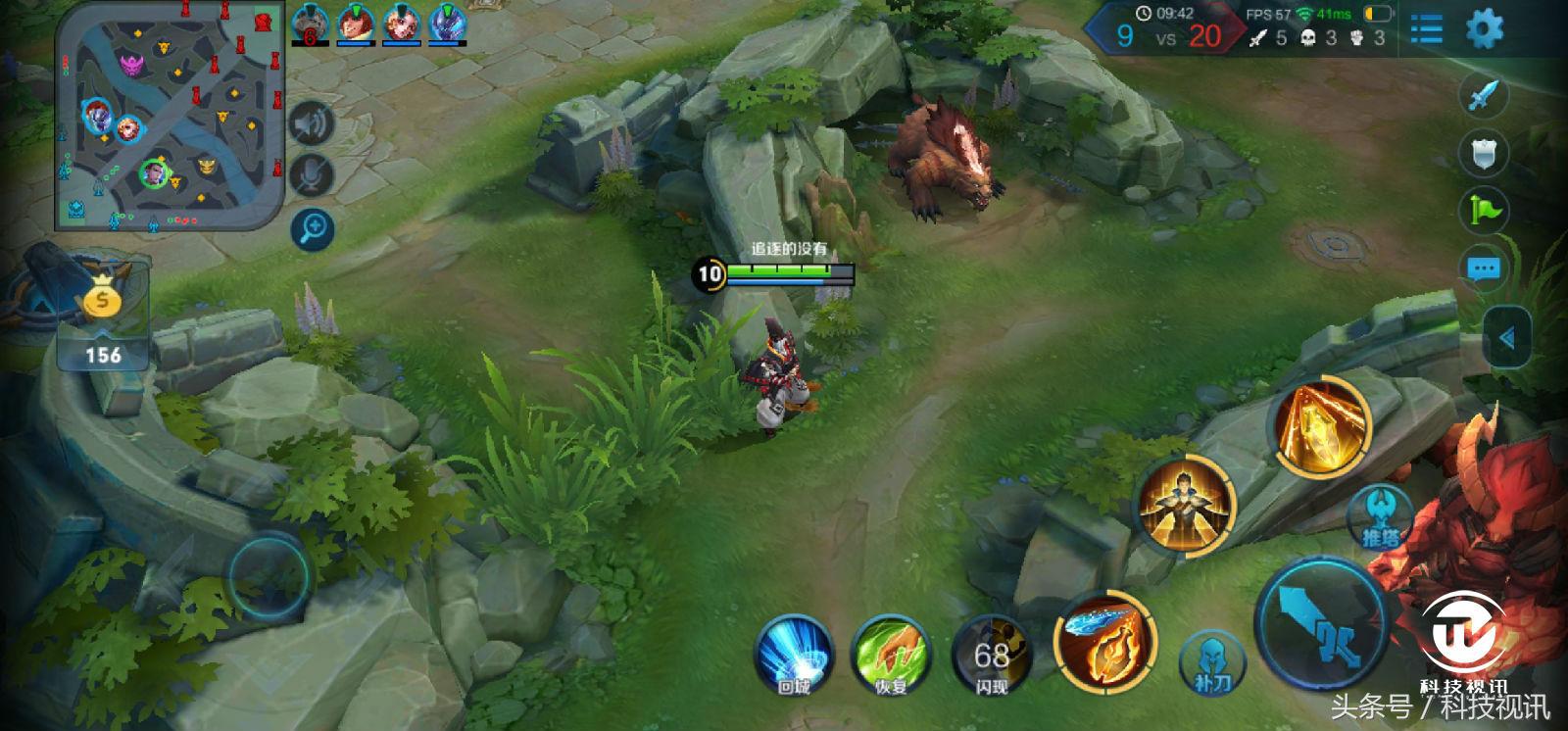This screenshot has height=731, width=1568.
Task: Toggle the speaker voice chat button
Action: 313,123
